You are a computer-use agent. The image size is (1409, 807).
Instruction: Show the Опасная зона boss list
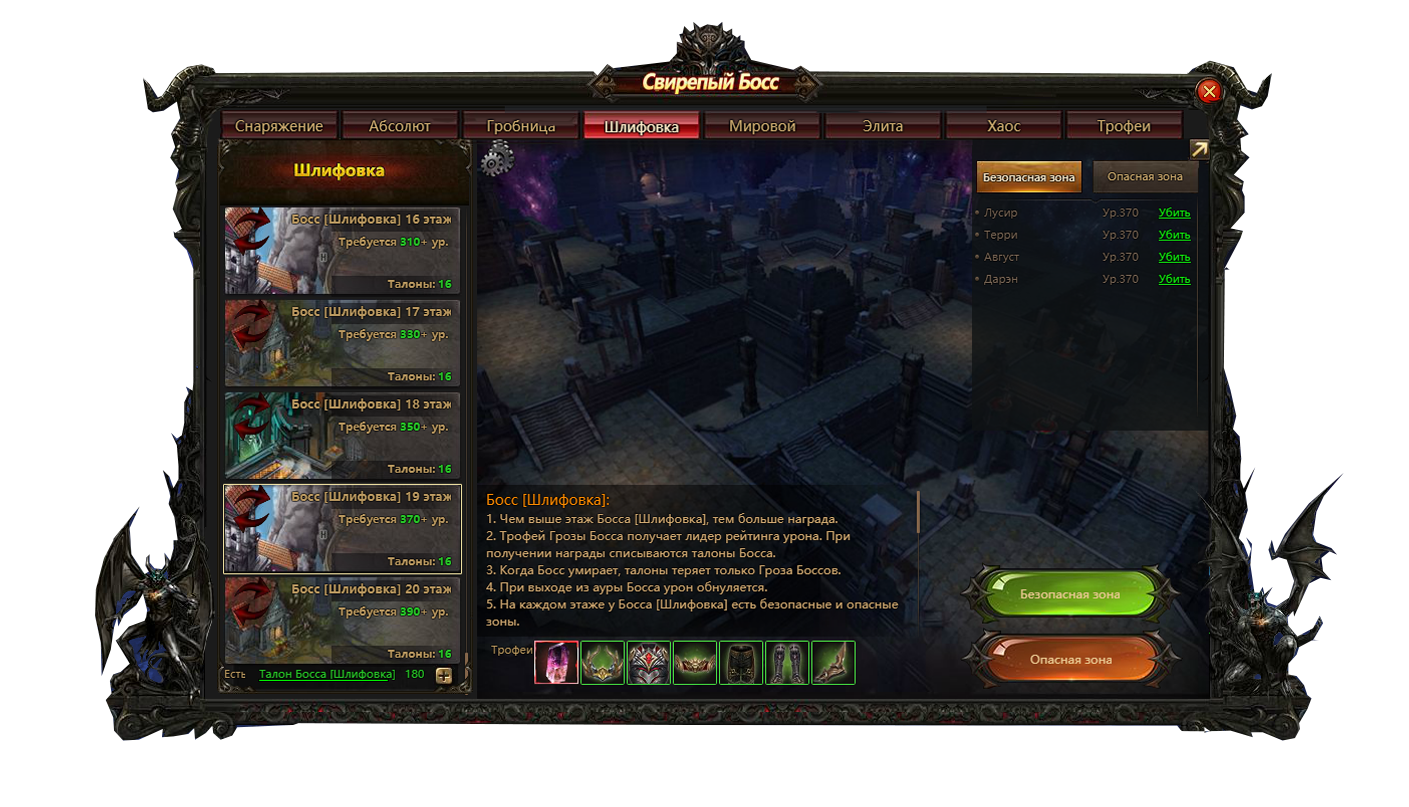point(1144,177)
